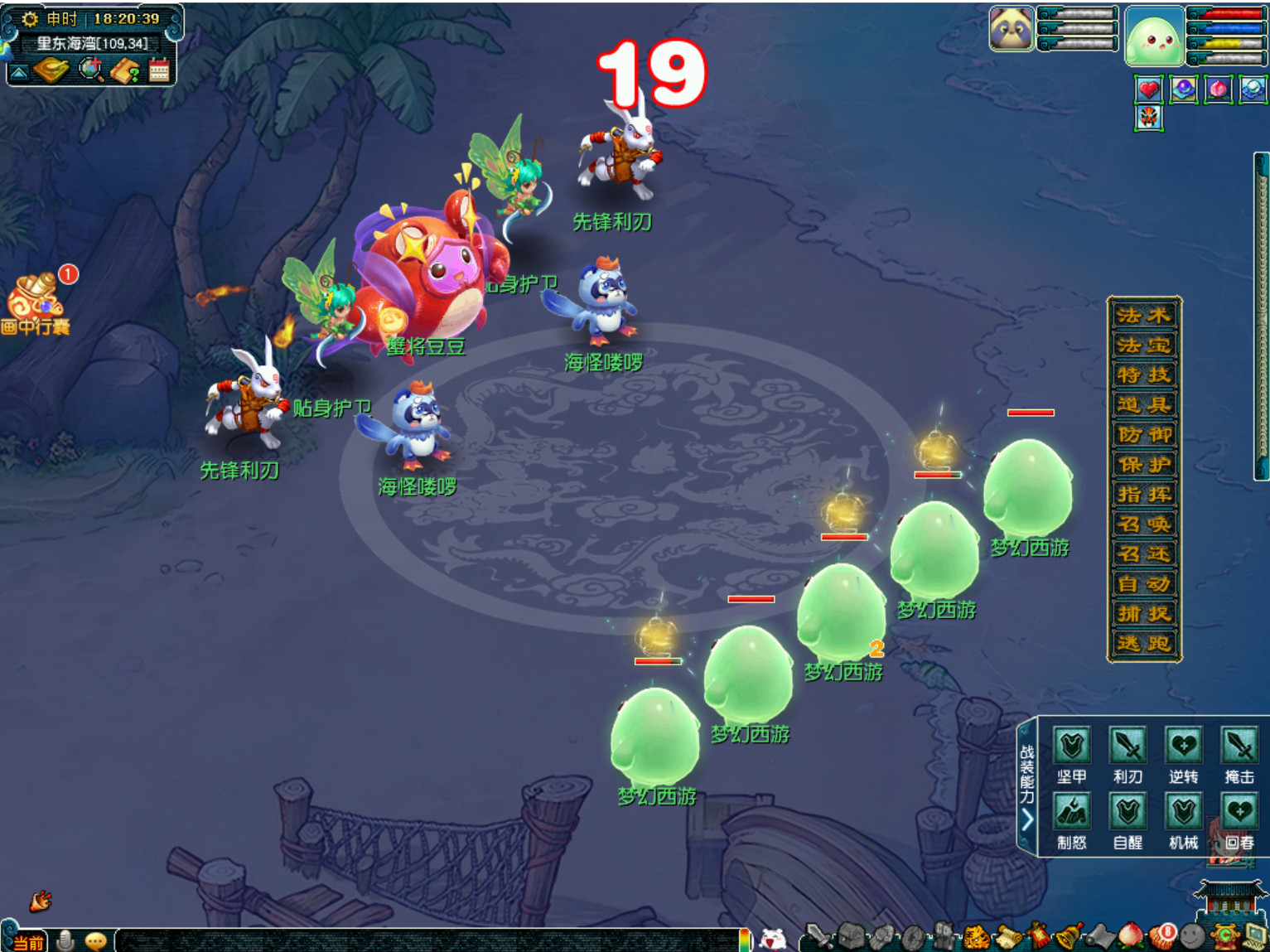Open the 法术 spell menu
1270x952 pixels.
[x=1144, y=315]
